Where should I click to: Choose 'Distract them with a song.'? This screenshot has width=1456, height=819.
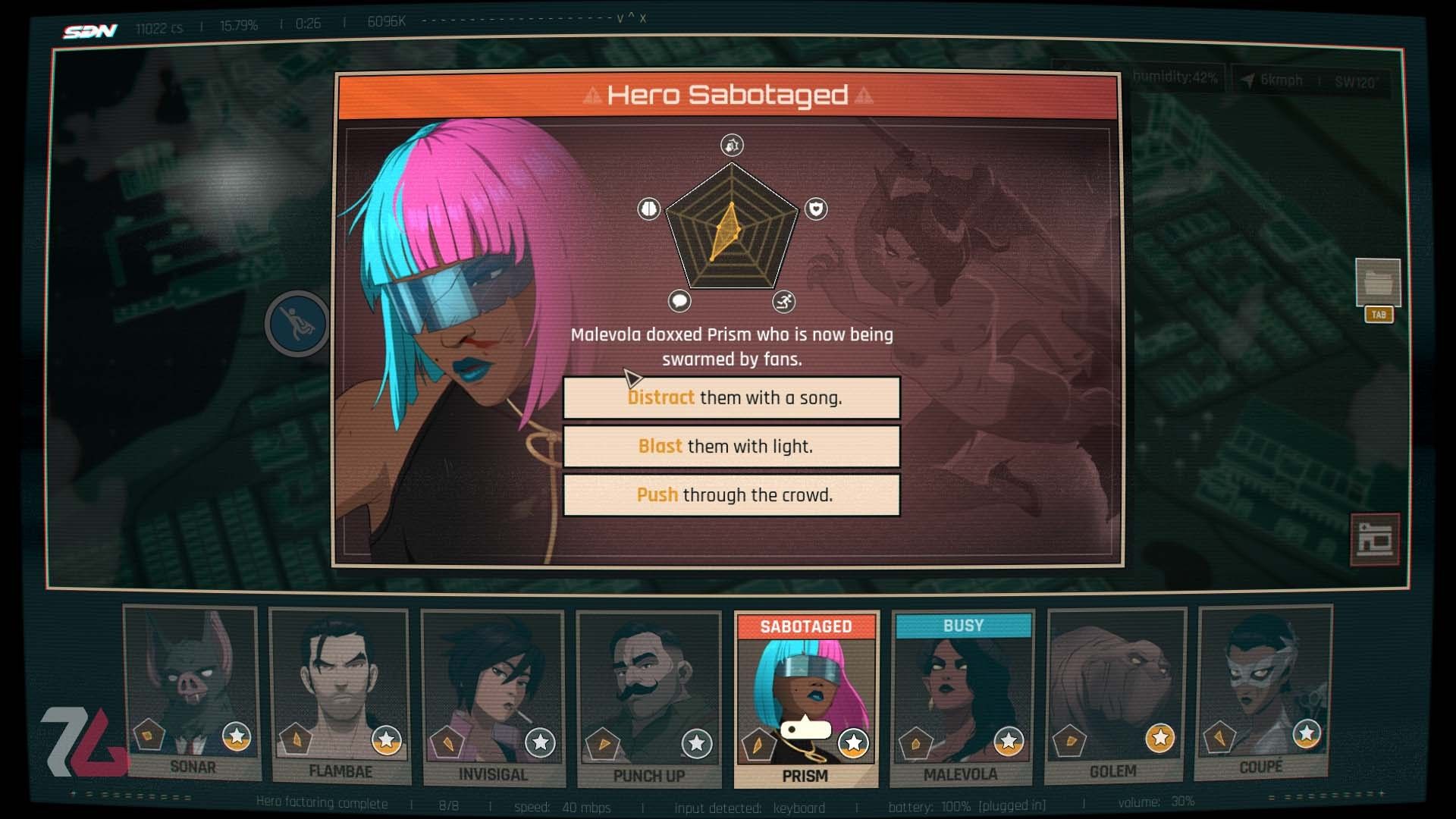[732, 398]
